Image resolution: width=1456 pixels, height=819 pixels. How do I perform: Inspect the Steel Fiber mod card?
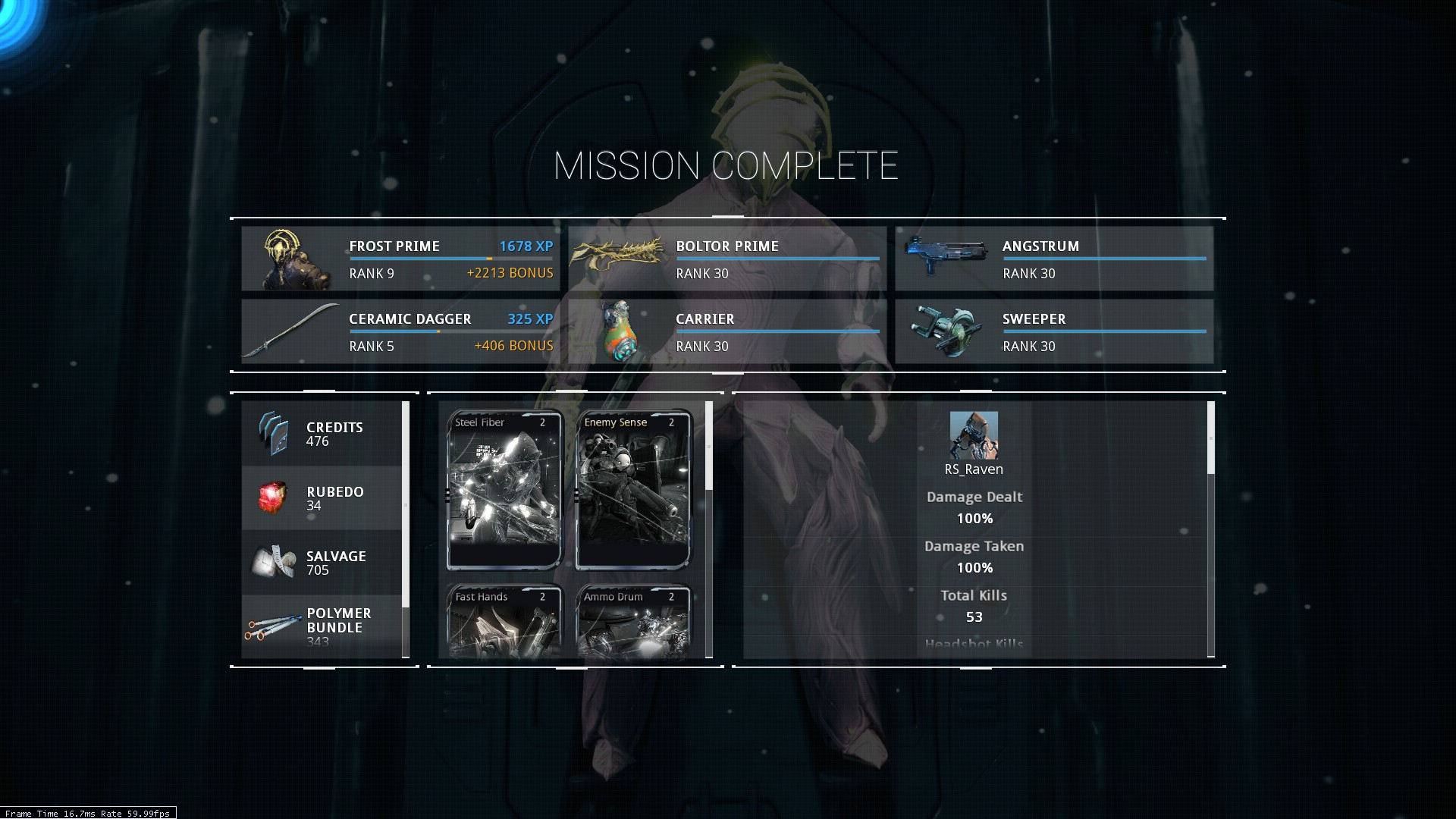pos(504,490)
